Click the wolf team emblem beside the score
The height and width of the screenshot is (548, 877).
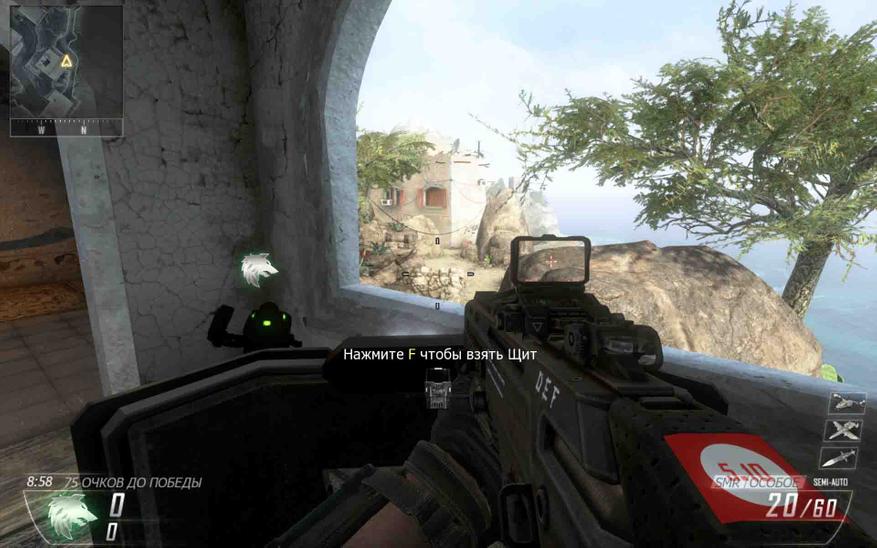tap(73, 514)
